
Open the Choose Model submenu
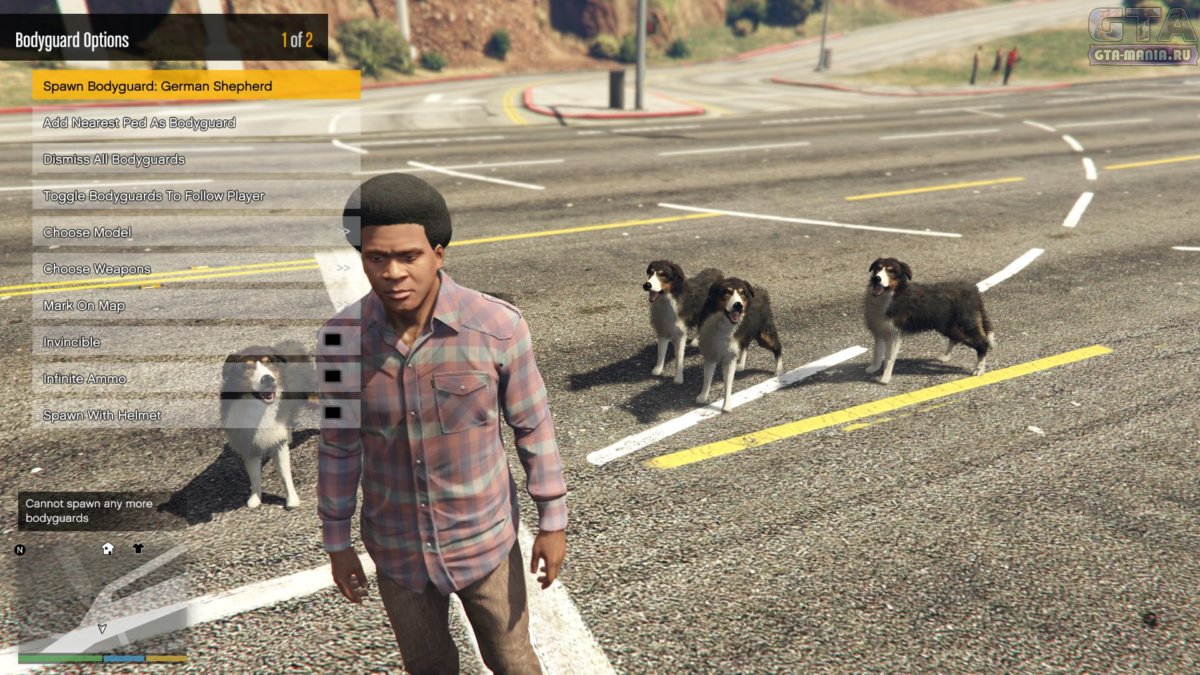click(x=196, y=232)
